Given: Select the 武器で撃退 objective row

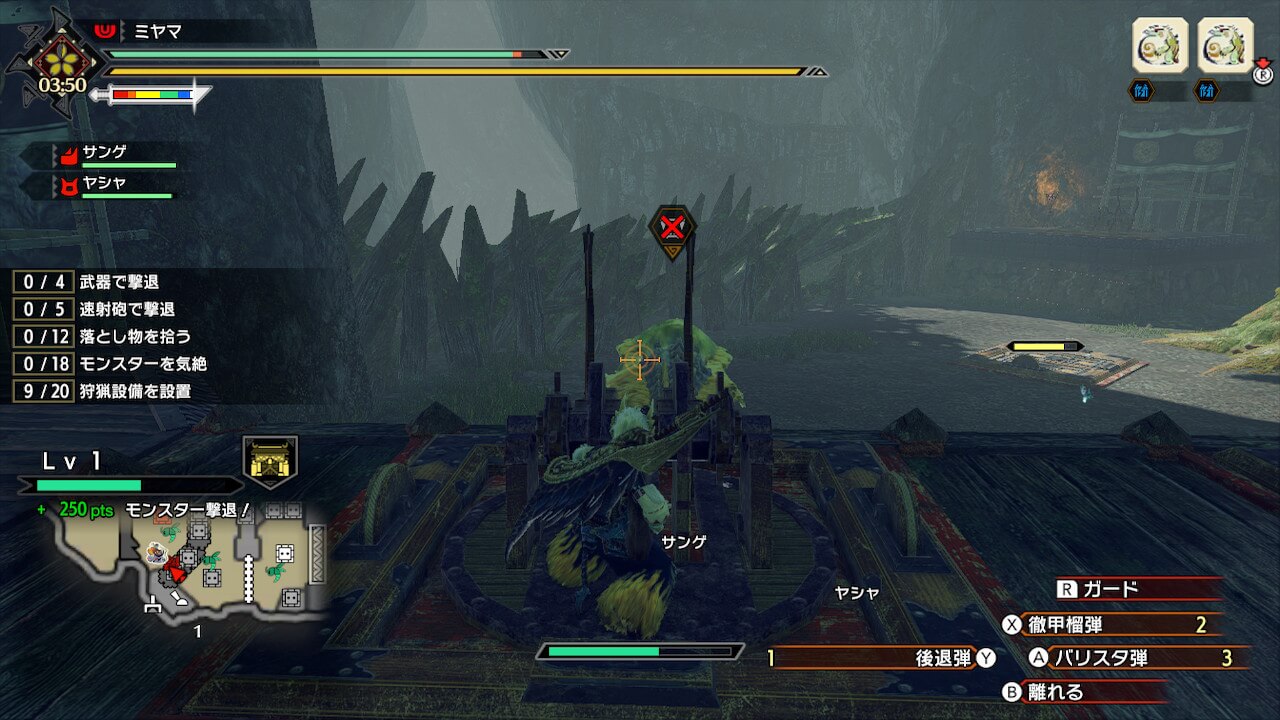Looking at the screenshot, I should pos(118,282).
